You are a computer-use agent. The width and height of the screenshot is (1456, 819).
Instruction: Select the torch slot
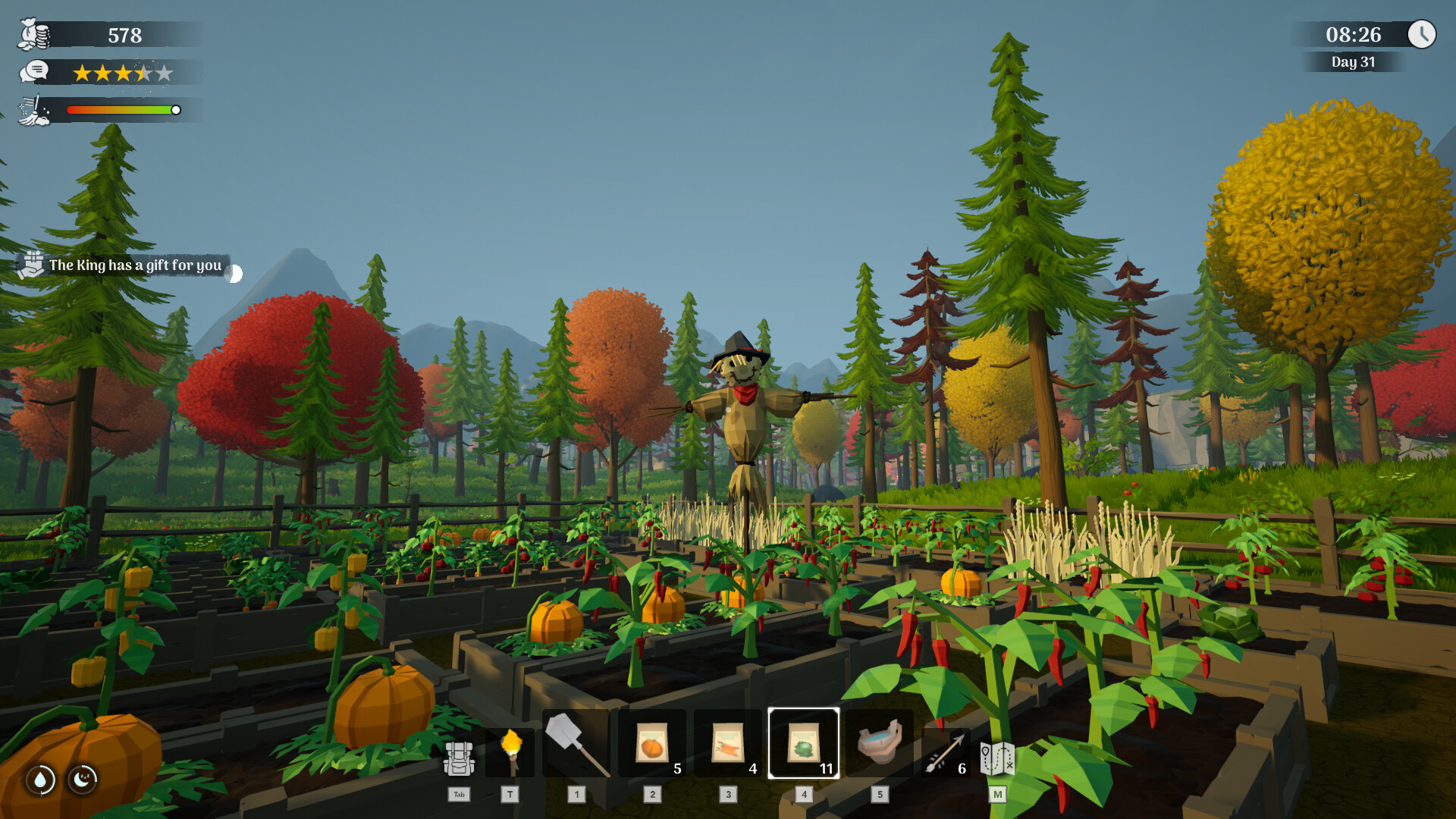pos(511,751)
